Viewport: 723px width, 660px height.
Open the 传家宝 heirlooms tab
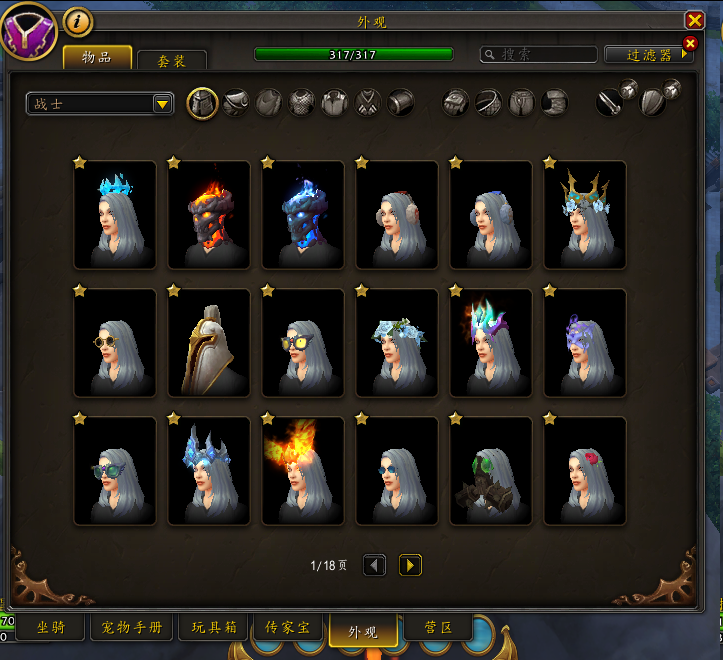coord(287,628)
